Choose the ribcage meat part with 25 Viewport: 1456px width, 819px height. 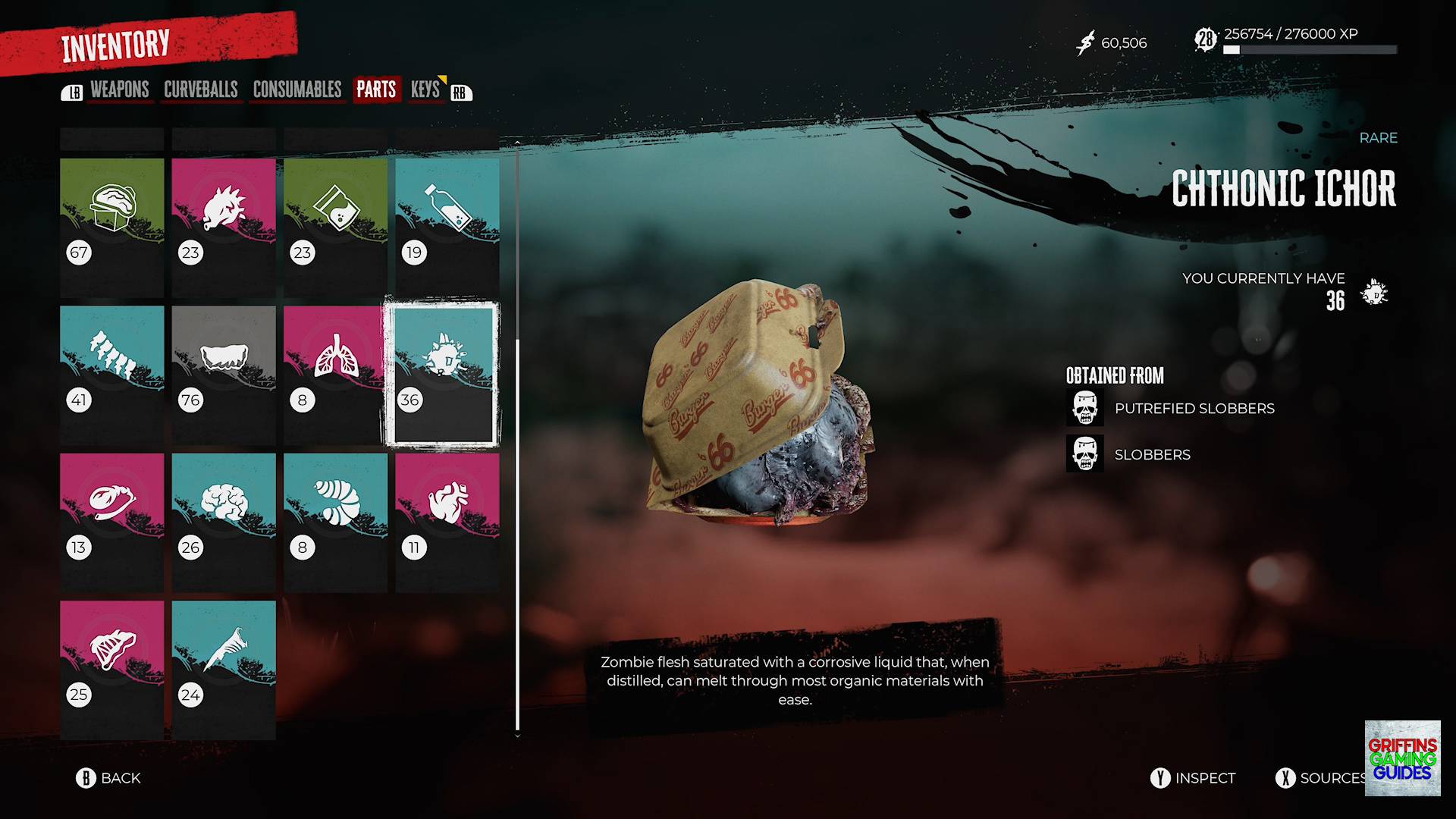(x=112, y=669)
